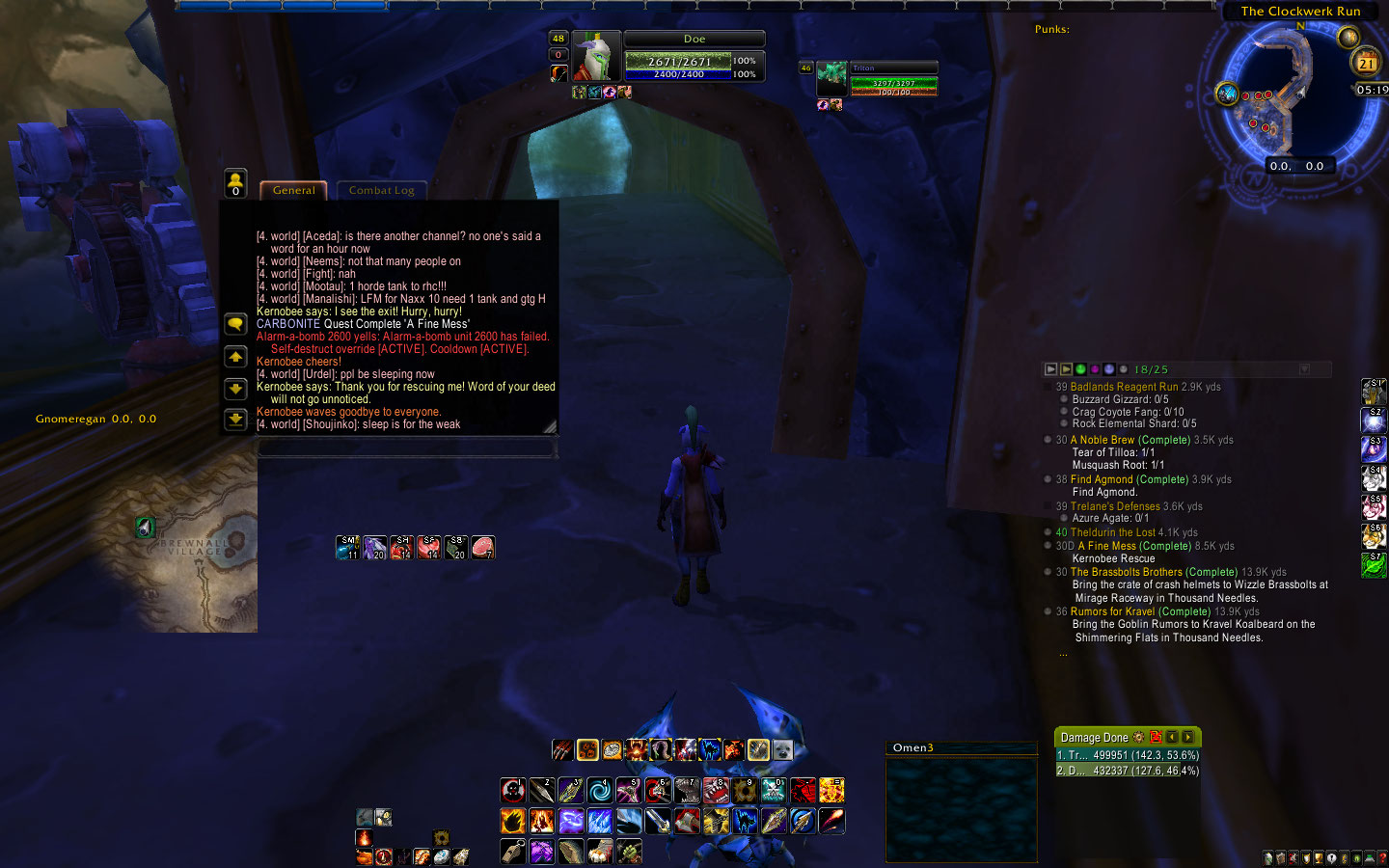Viewport: 1389px width, 868px height.
Task: Toggle the purple dot filter on the quest tracker
Action: [x=1094, y=368]
